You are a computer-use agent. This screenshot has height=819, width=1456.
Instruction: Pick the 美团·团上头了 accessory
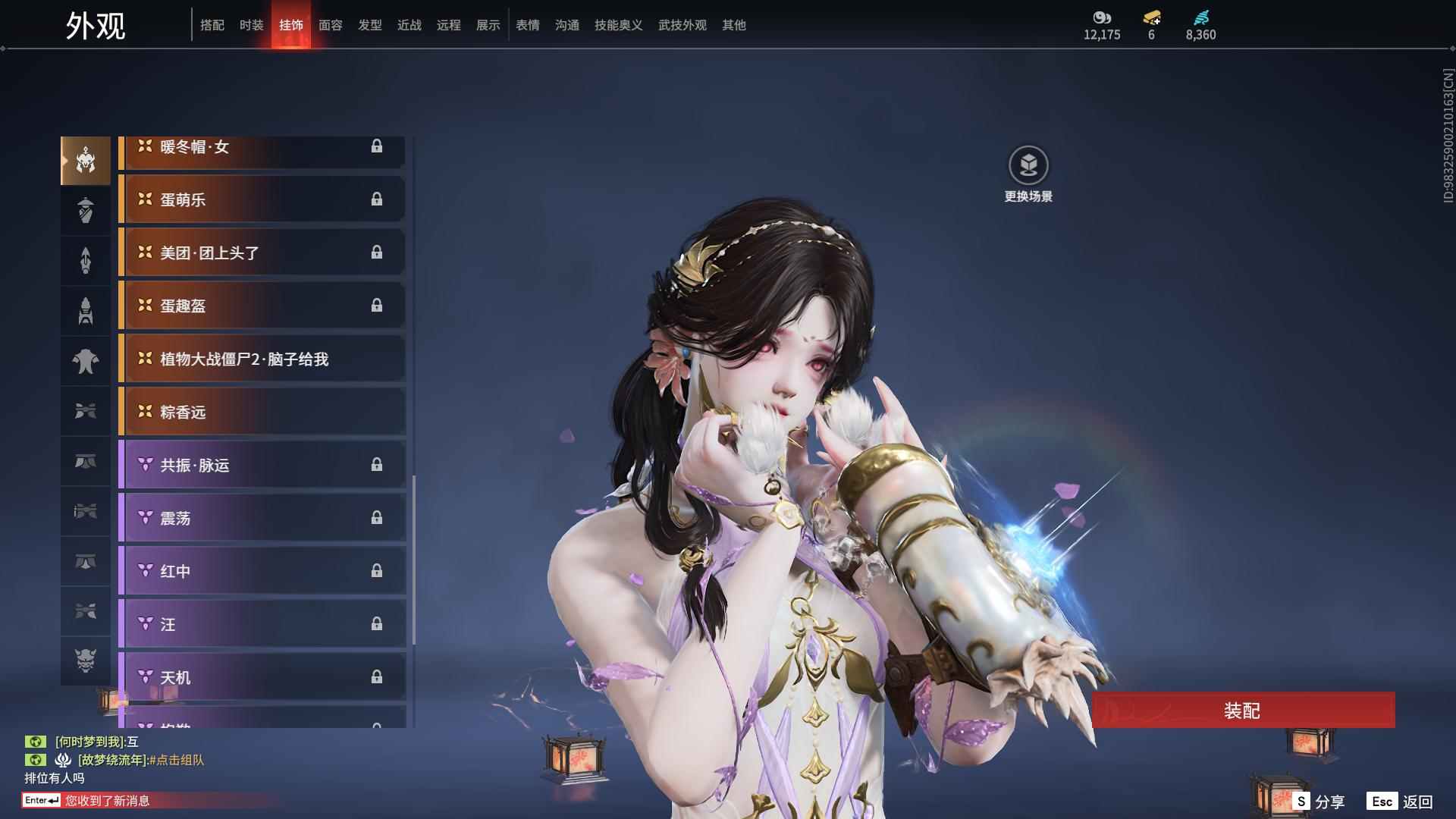262,253
